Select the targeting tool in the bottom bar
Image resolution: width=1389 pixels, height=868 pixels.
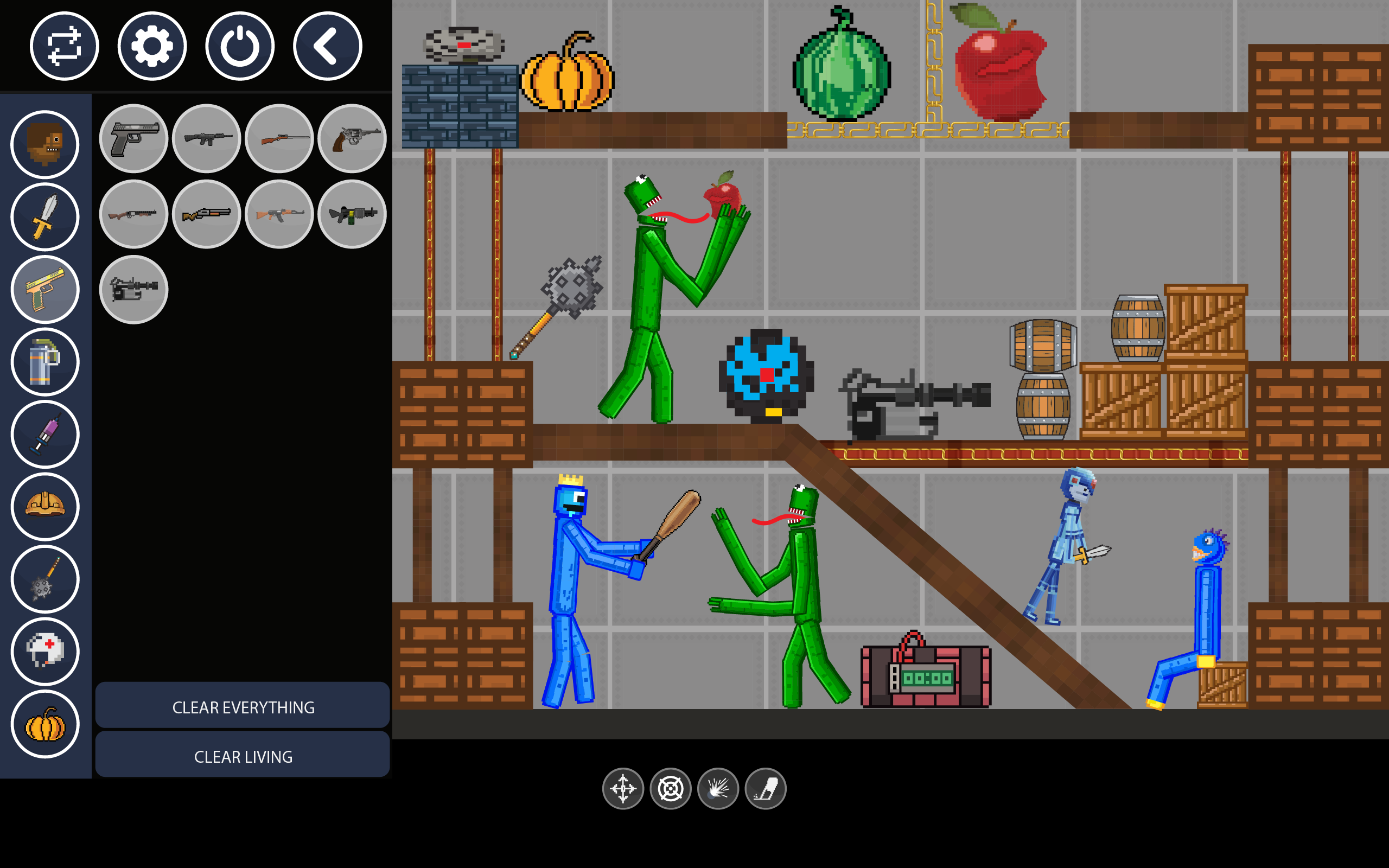(671, 788)
